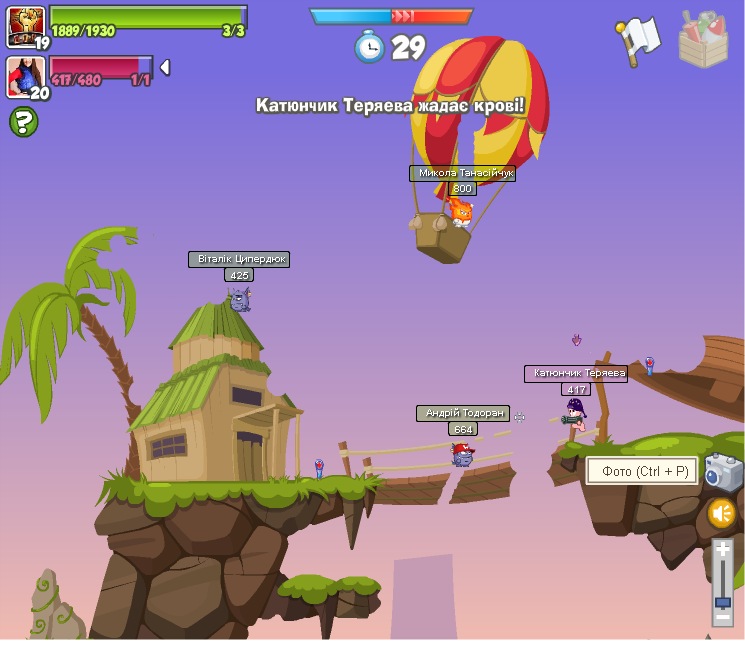This screenshot has width=745, height=650.
Task: Take a screenshot with the camera icon
Action: (722, 472)
